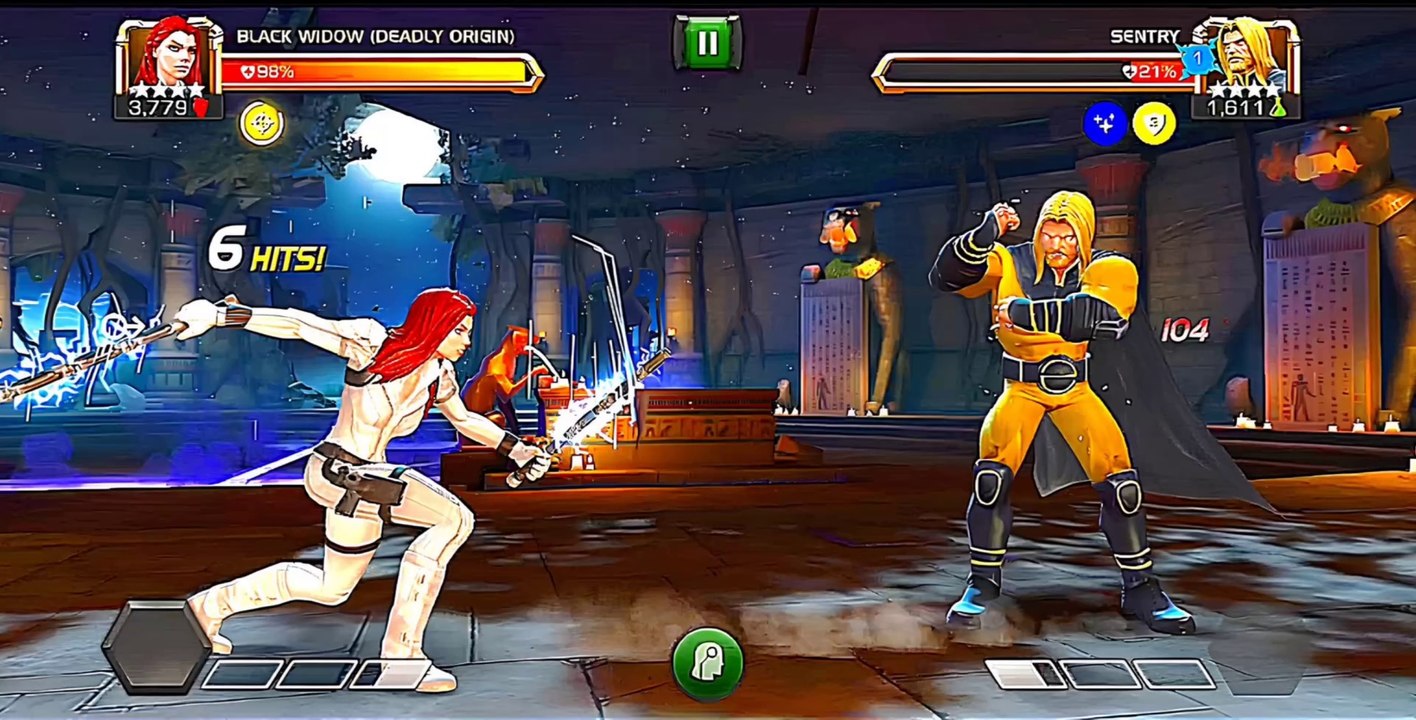
Task: Tap the green head silhouette button
Action: pyautogui.click(x=707, y=663)
